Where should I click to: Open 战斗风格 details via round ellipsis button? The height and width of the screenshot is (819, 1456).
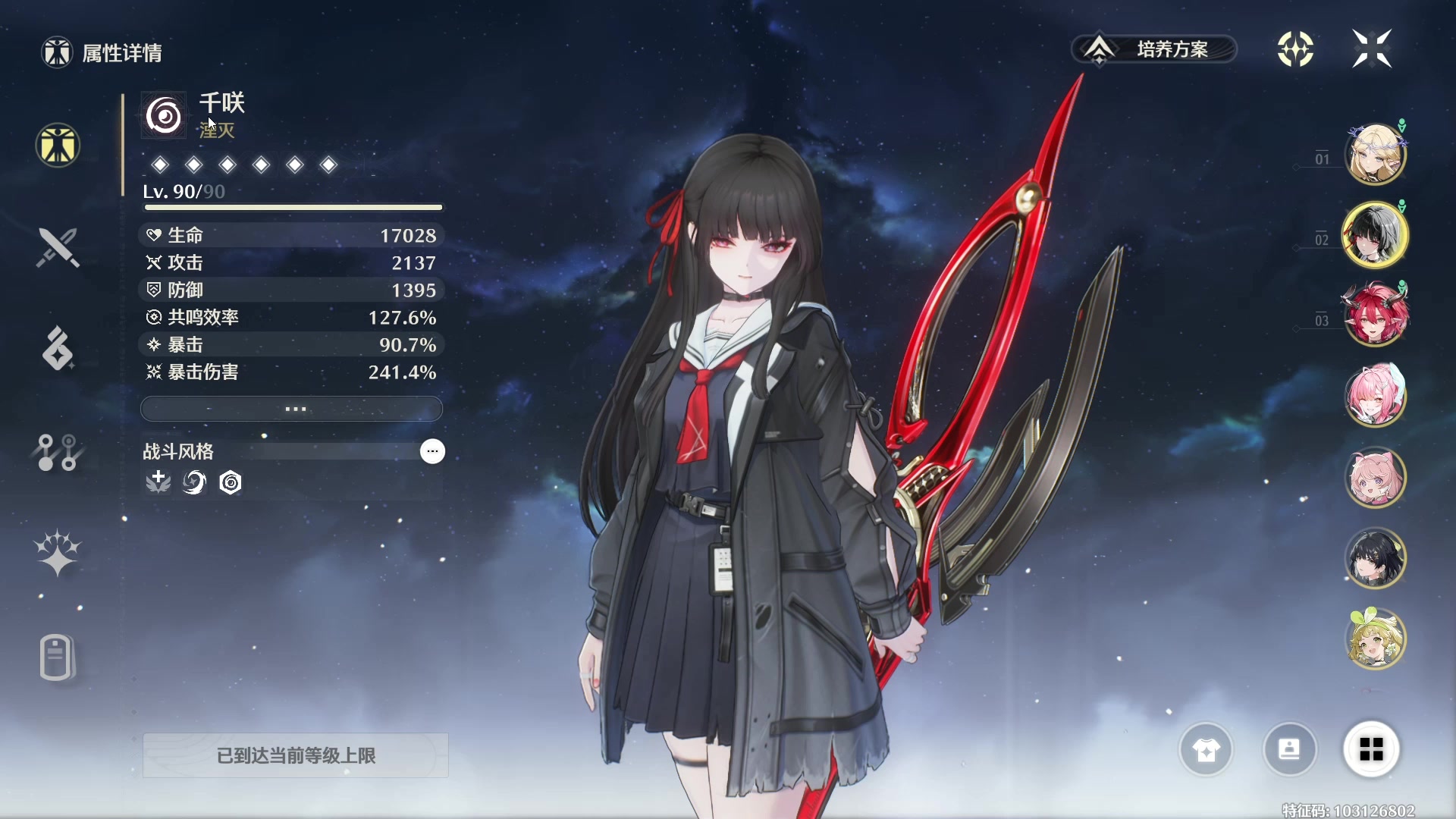432,451
